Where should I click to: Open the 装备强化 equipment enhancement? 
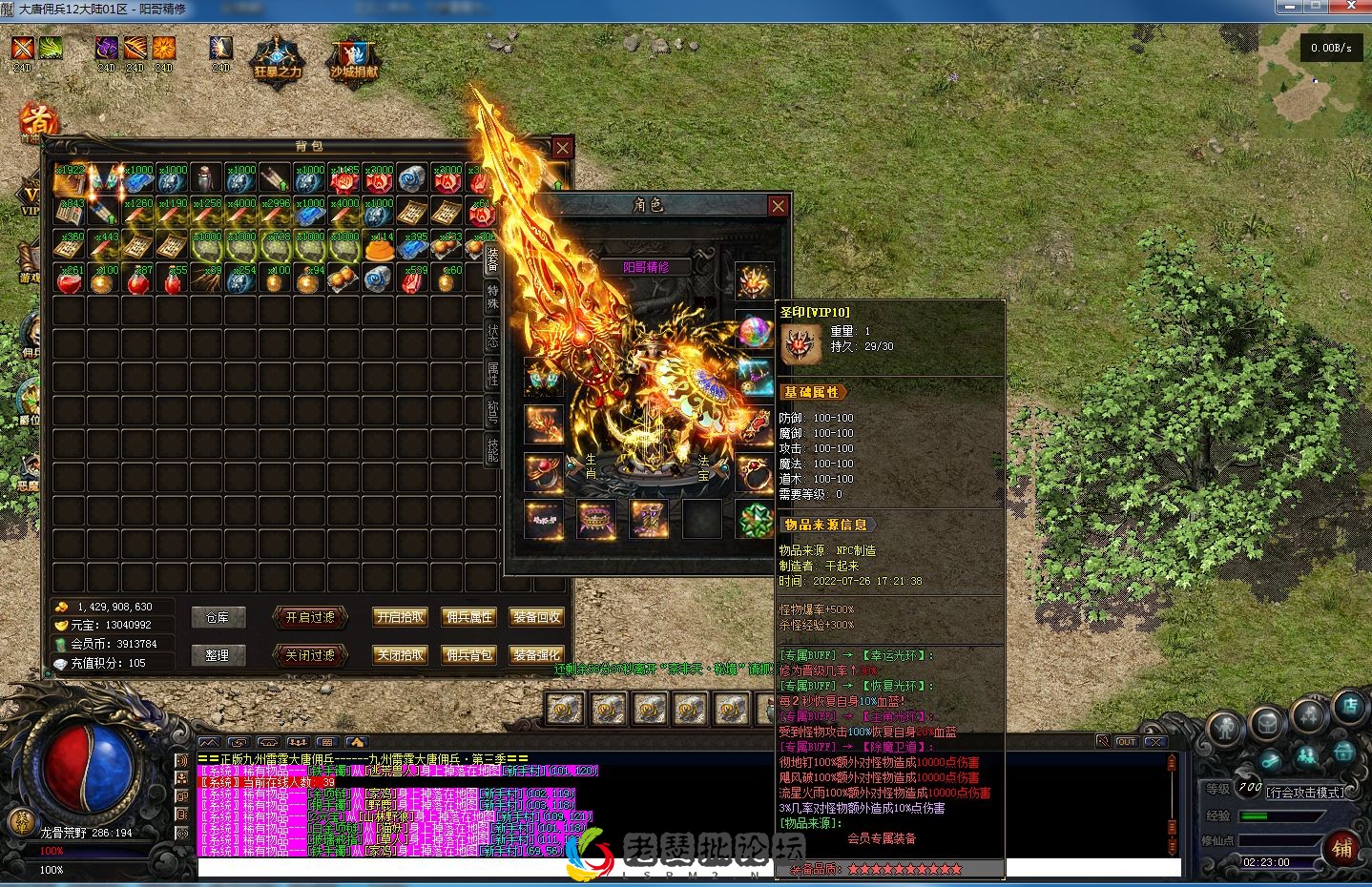tap(536, 655)
